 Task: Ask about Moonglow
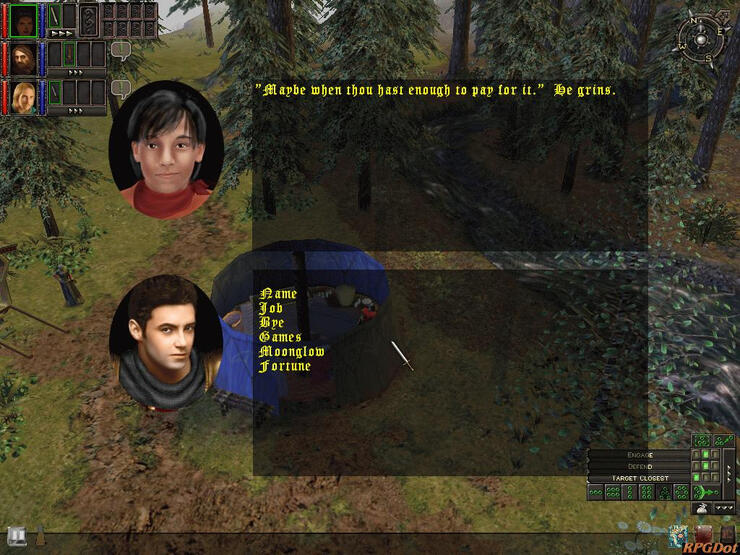coord(292,352)
